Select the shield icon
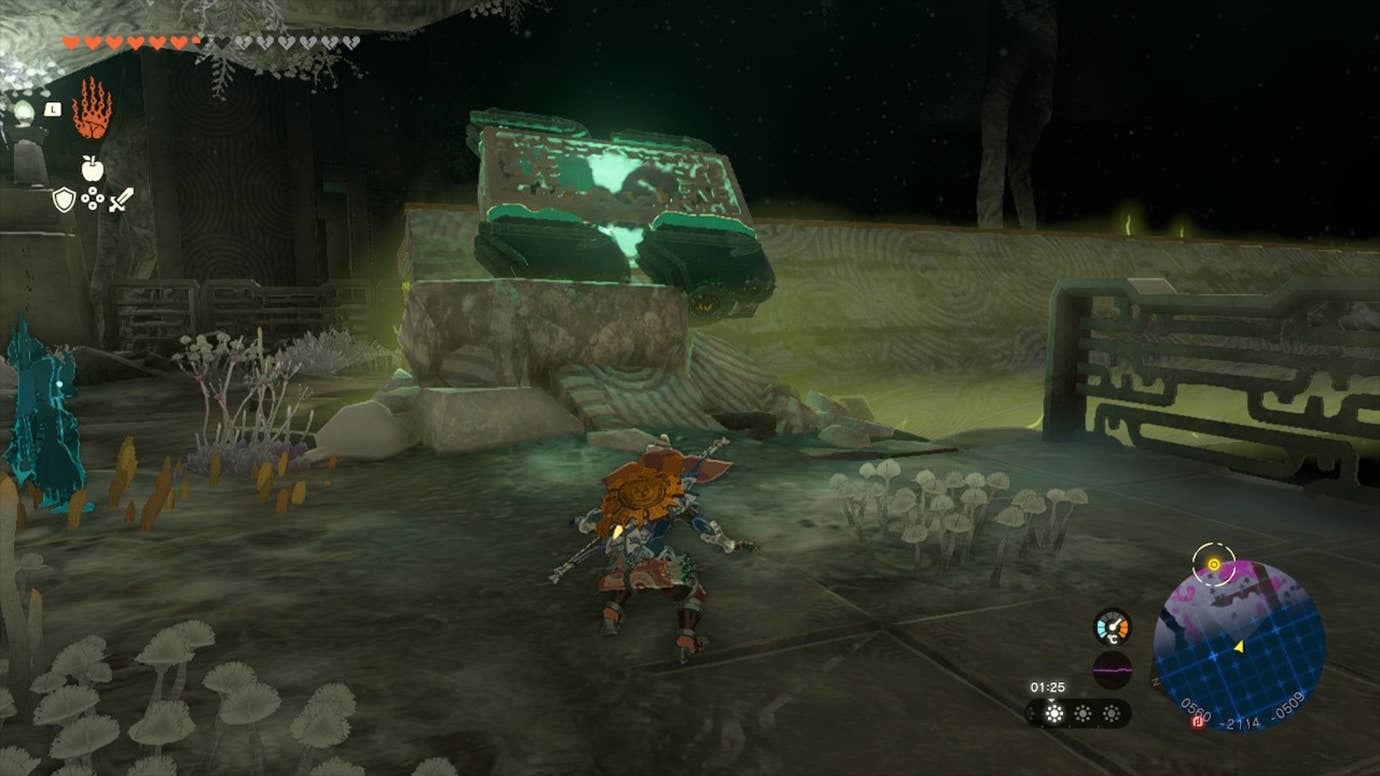This screenshot has width=1380, height=776. 63,198
